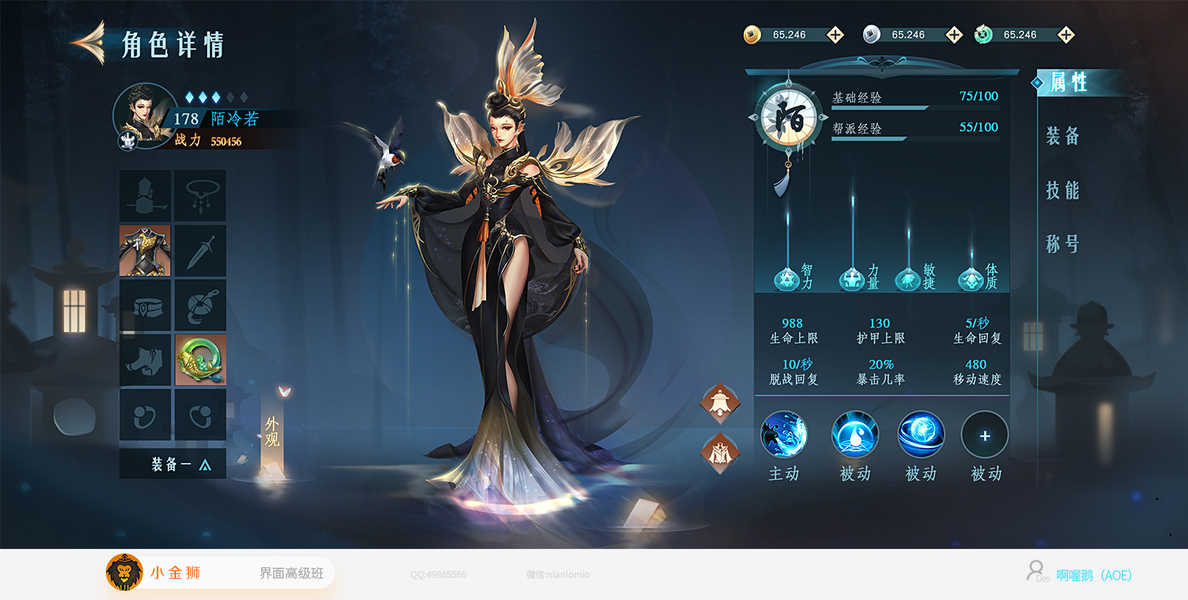
Task: Switch to the 技能 tab
Action: pos(1063,190)
